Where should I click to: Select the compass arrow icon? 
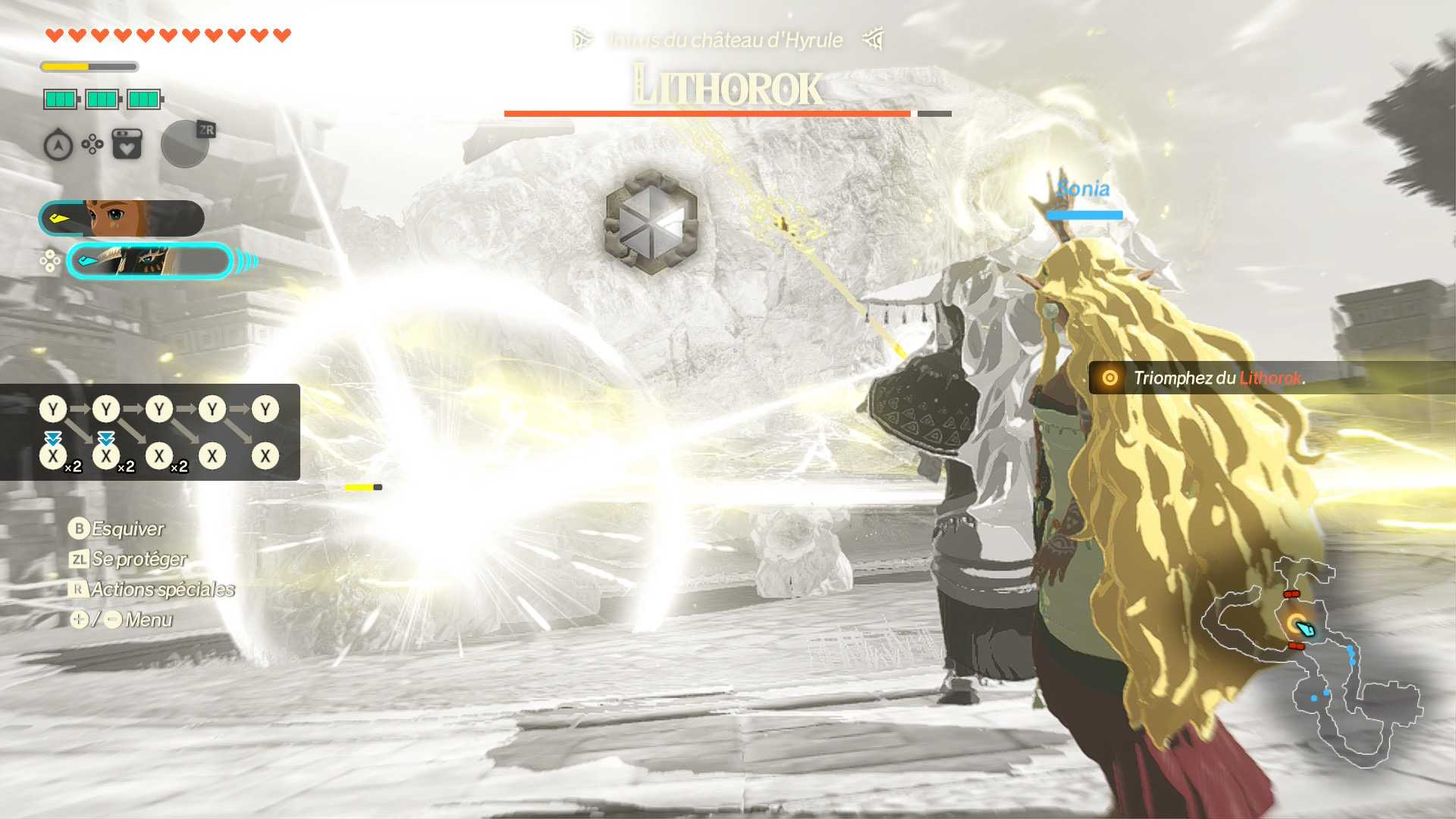[x=58, y=145]
